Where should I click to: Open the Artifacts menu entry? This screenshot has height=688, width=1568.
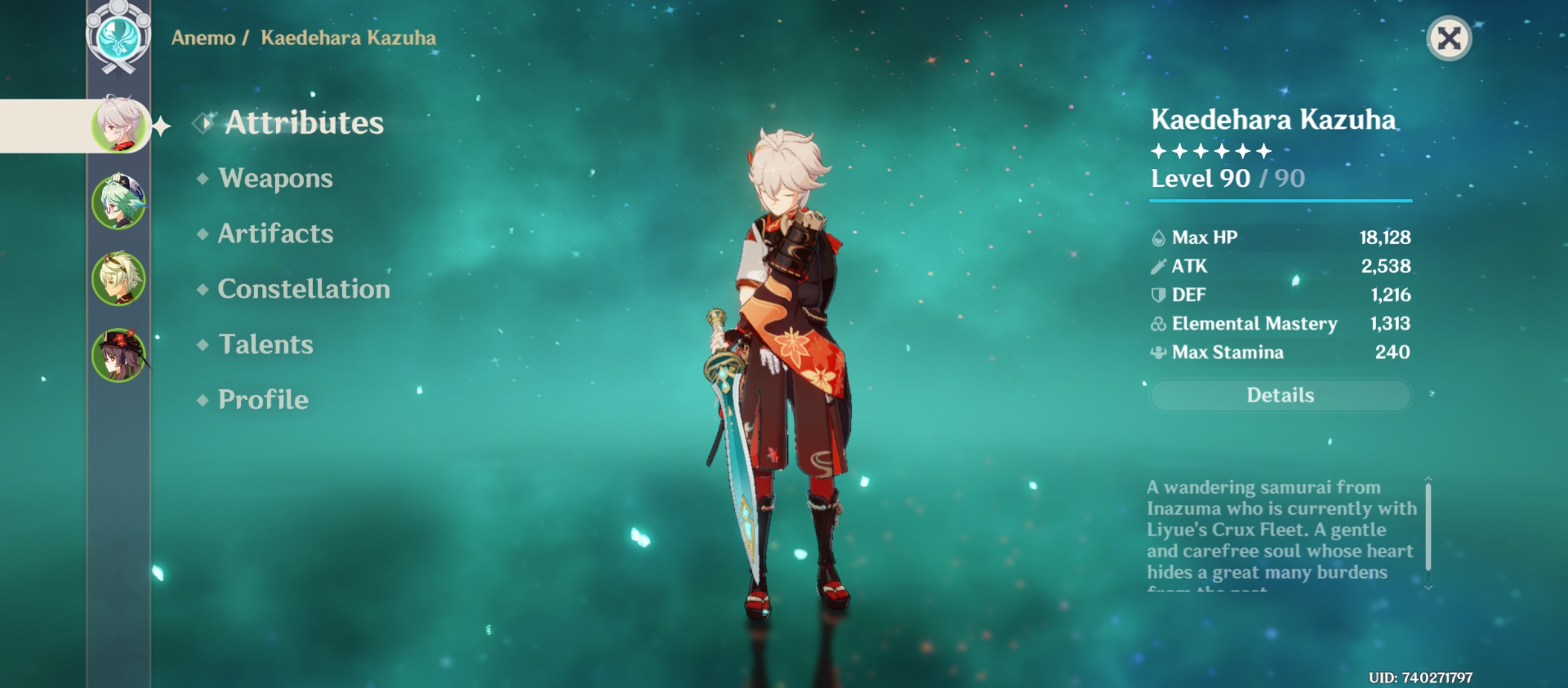tap(275, 234)
